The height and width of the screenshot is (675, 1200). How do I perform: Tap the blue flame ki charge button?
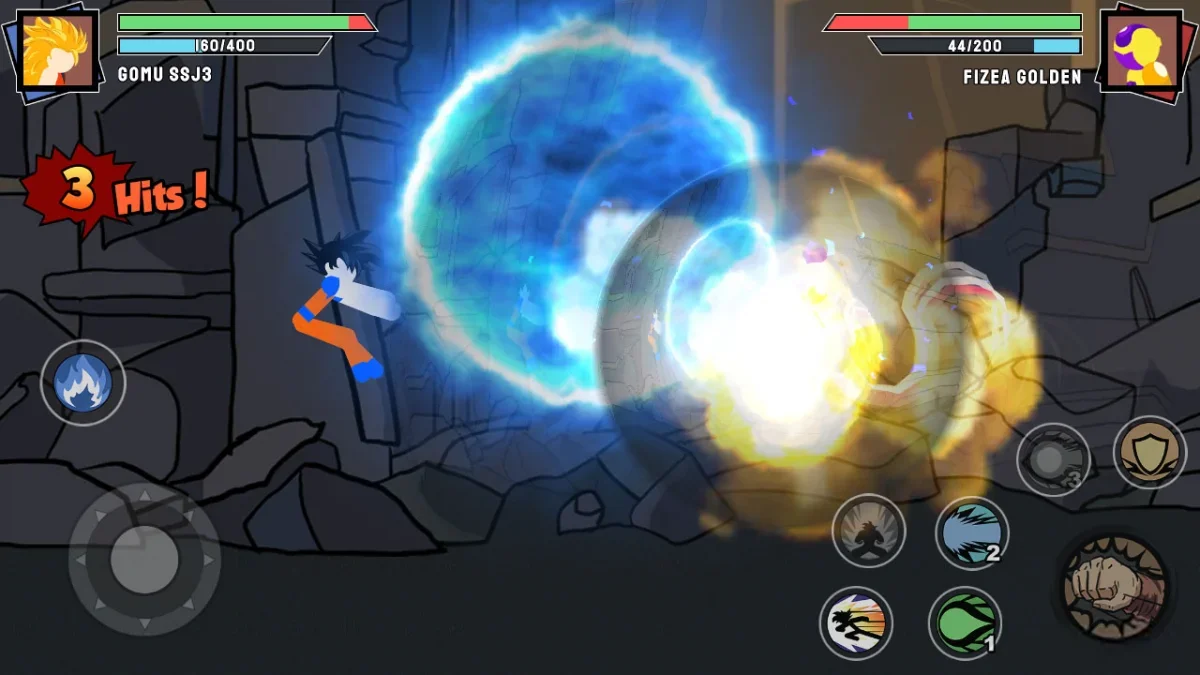83,382
